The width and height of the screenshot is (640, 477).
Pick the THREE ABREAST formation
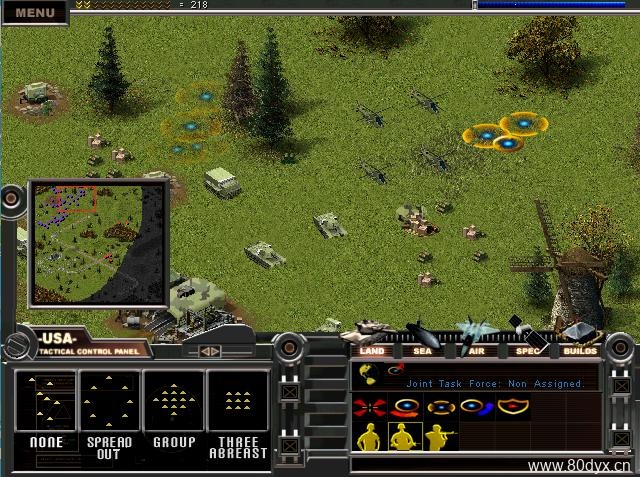click(x=237, y=413)
